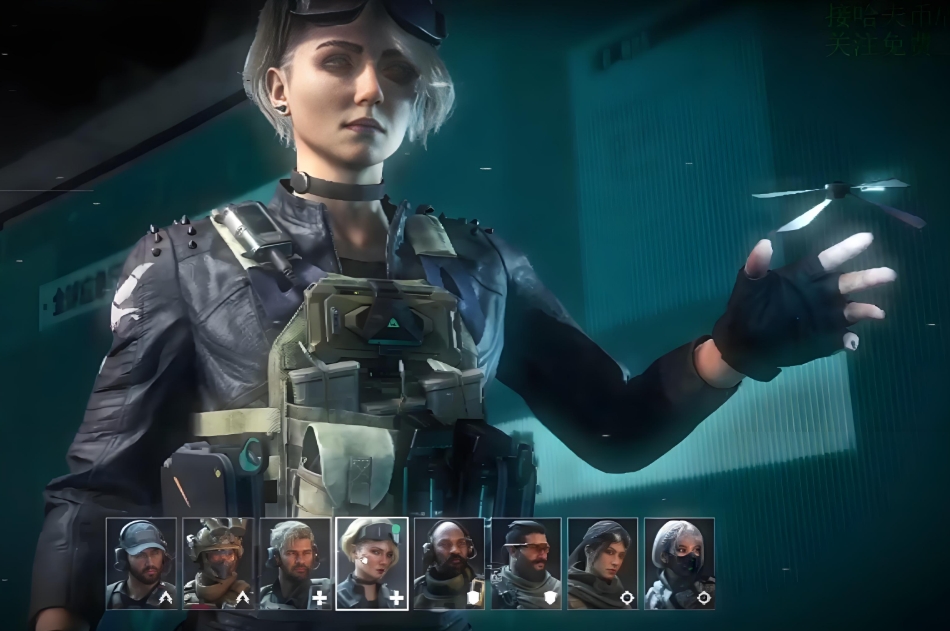Pick the grey-haired bearded male medic portrait
The image size is (950, 631).
point(295,563)
